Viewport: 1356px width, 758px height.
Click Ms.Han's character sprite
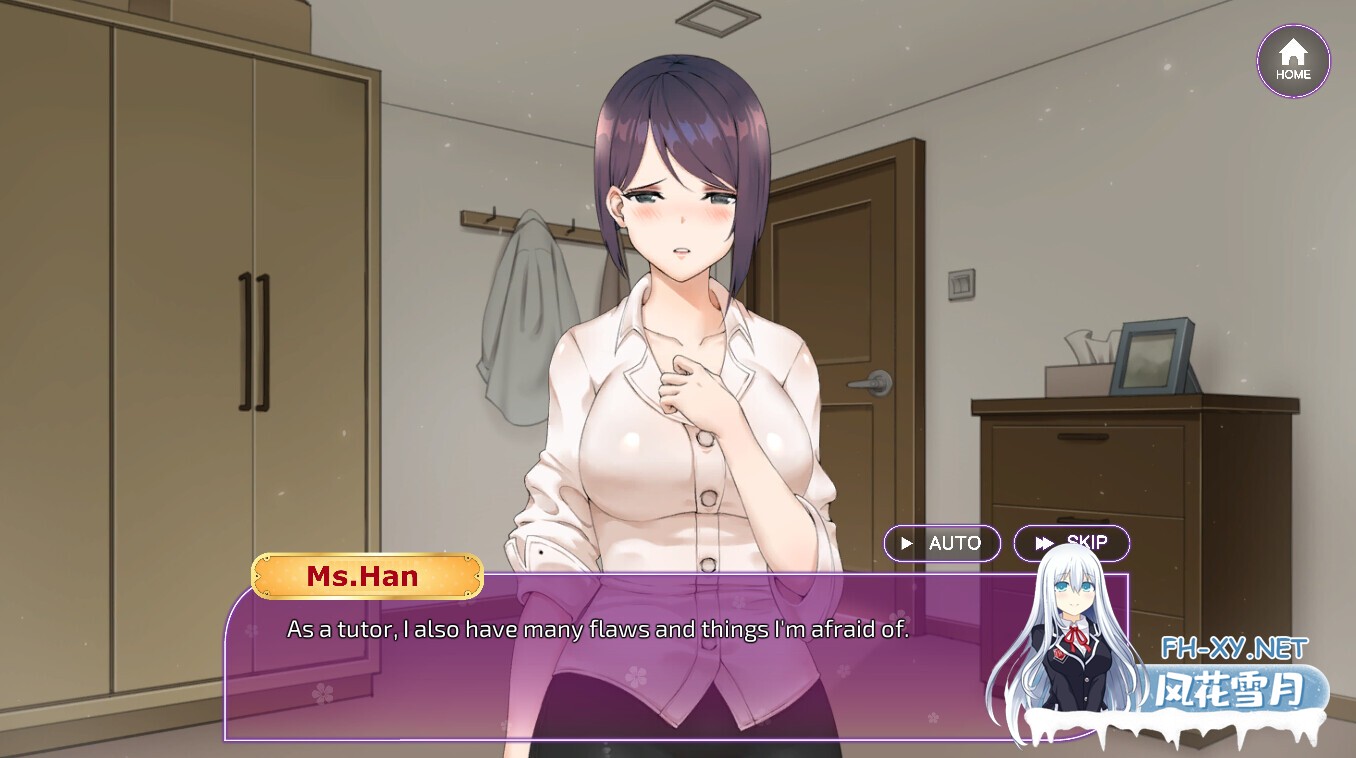[680, 350]
